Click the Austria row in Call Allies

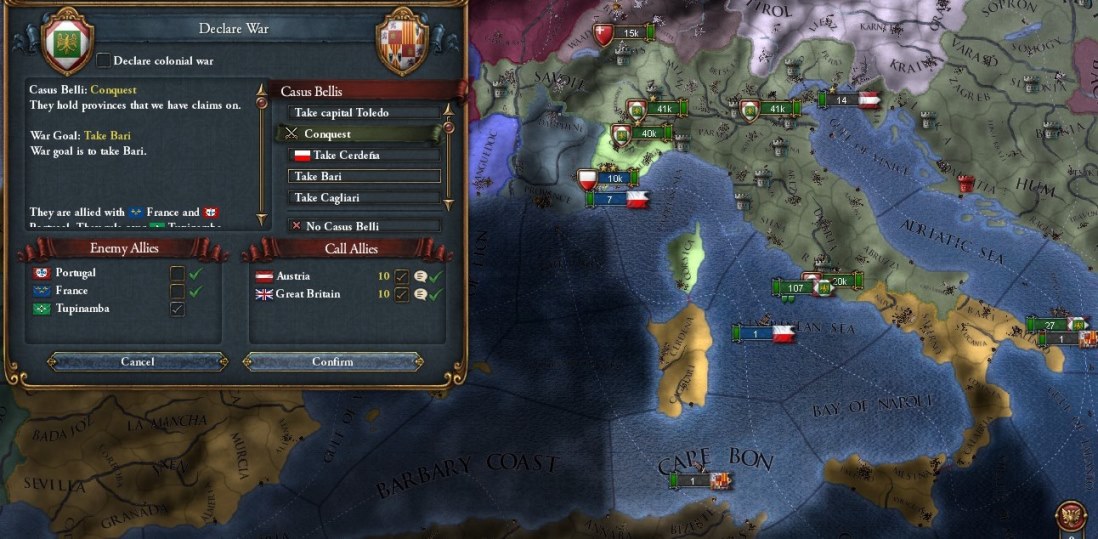click(x=310, y=276)
